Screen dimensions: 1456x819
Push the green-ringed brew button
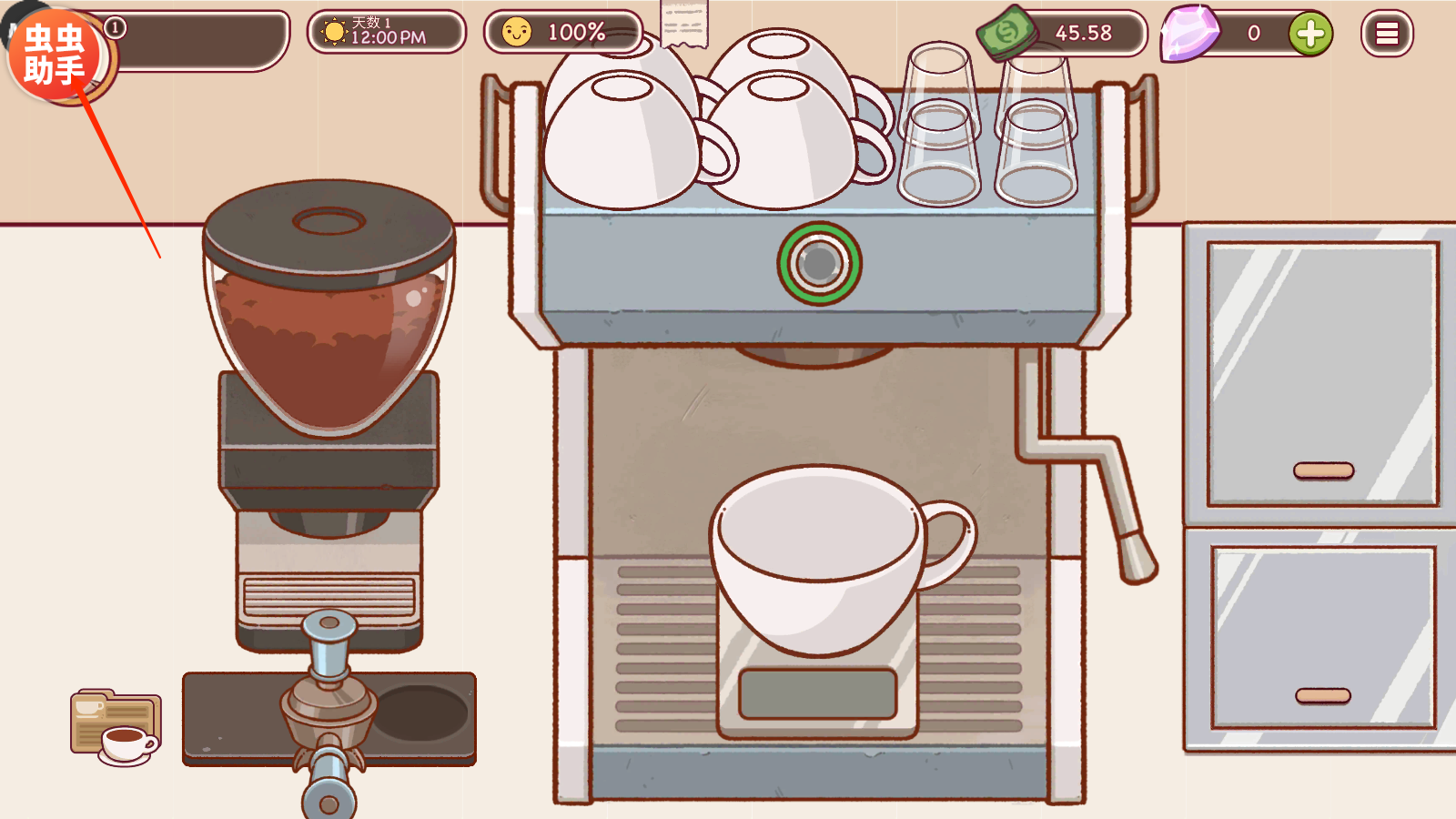[x=819, y=264]
